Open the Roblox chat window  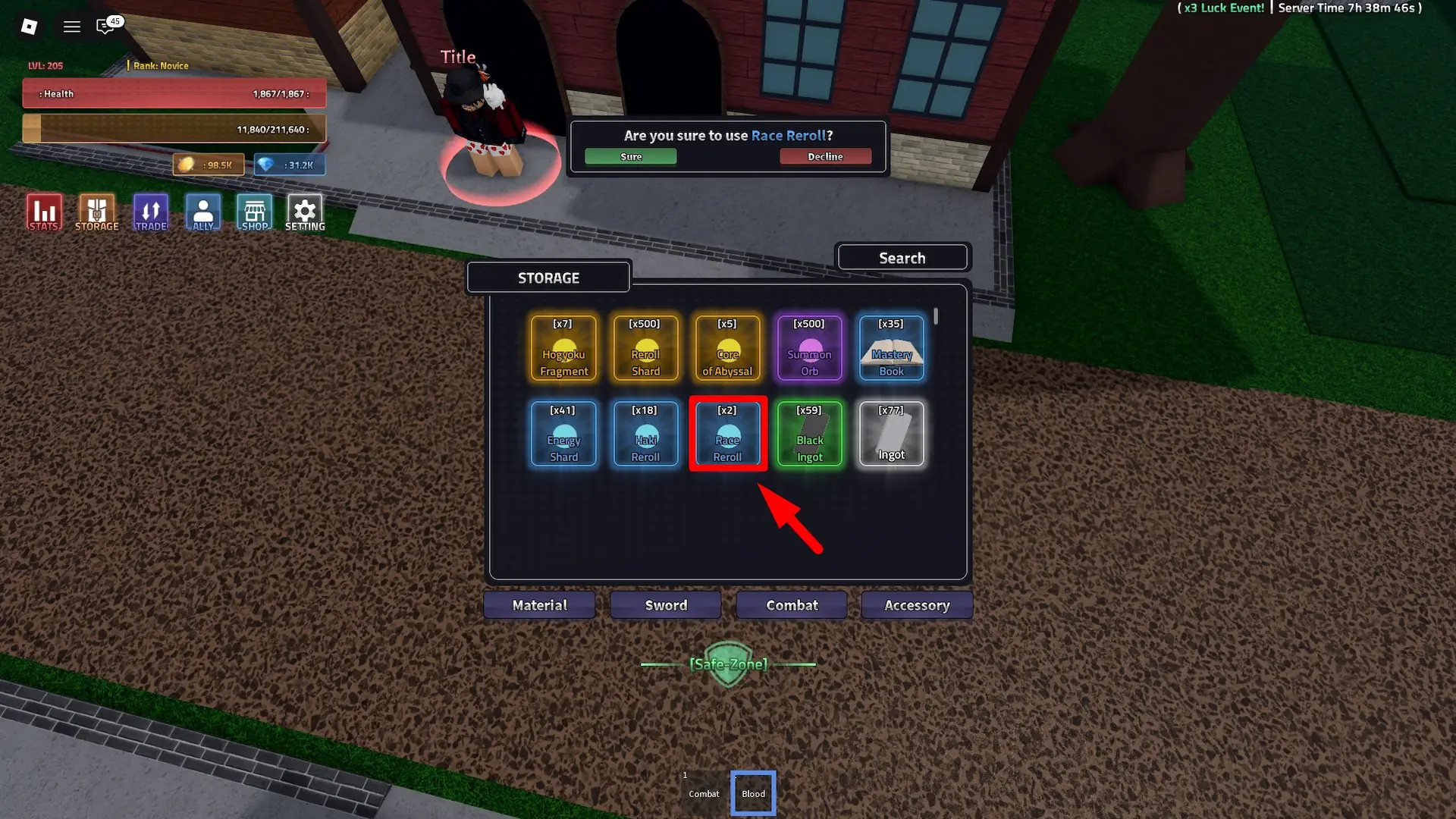click(x=105, y=27)
